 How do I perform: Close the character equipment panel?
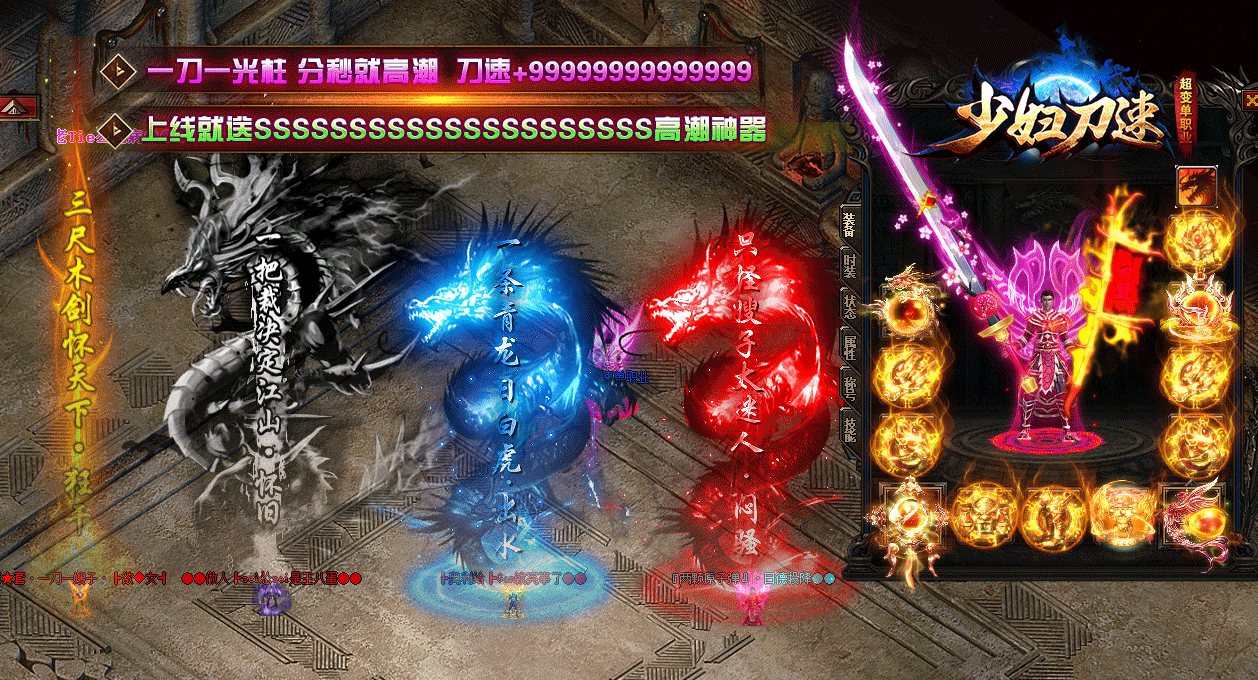(x=1249, y=100)
